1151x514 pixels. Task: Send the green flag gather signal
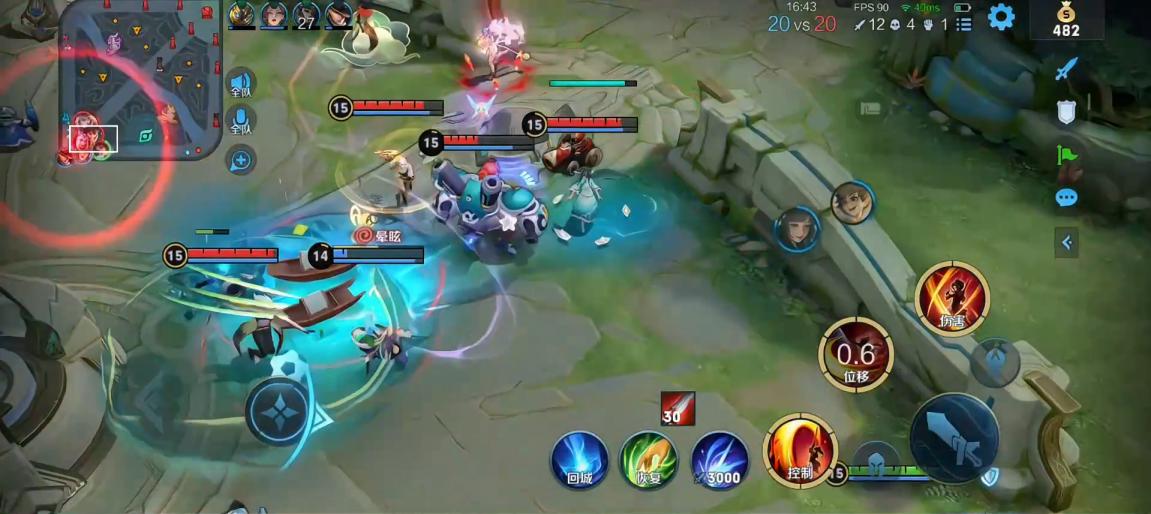pos(1067,155)
